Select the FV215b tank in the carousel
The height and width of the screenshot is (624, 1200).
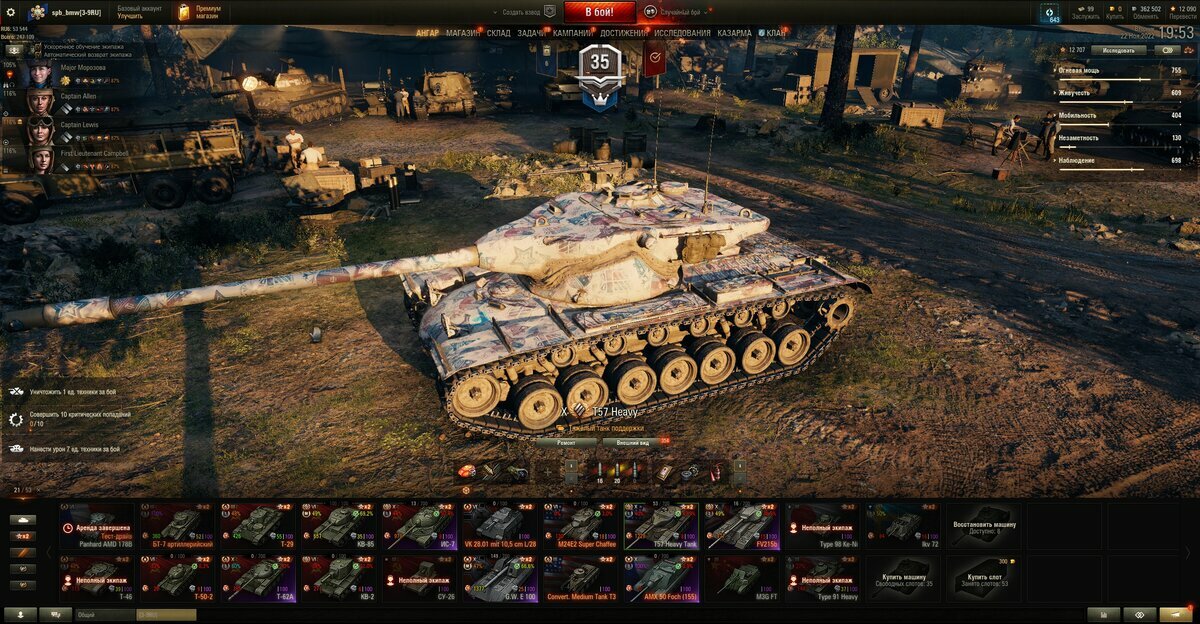click(741, 525)
